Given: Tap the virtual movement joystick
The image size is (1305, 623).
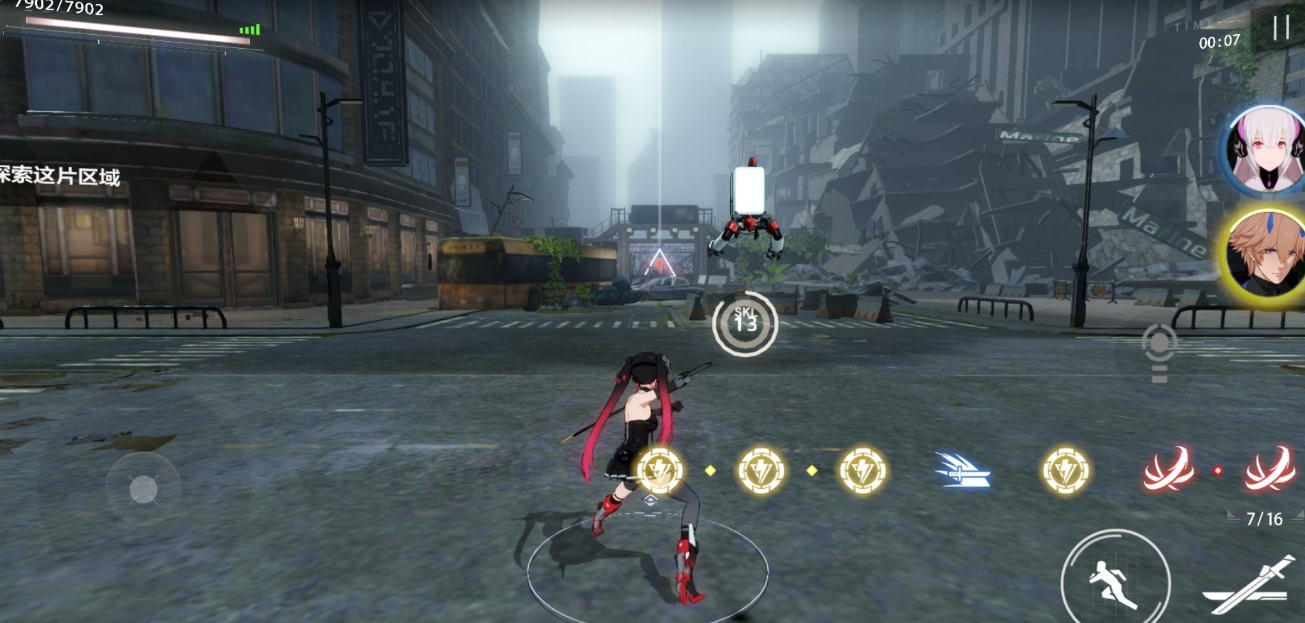Looking at the screenshot, I should pos(144,489).
